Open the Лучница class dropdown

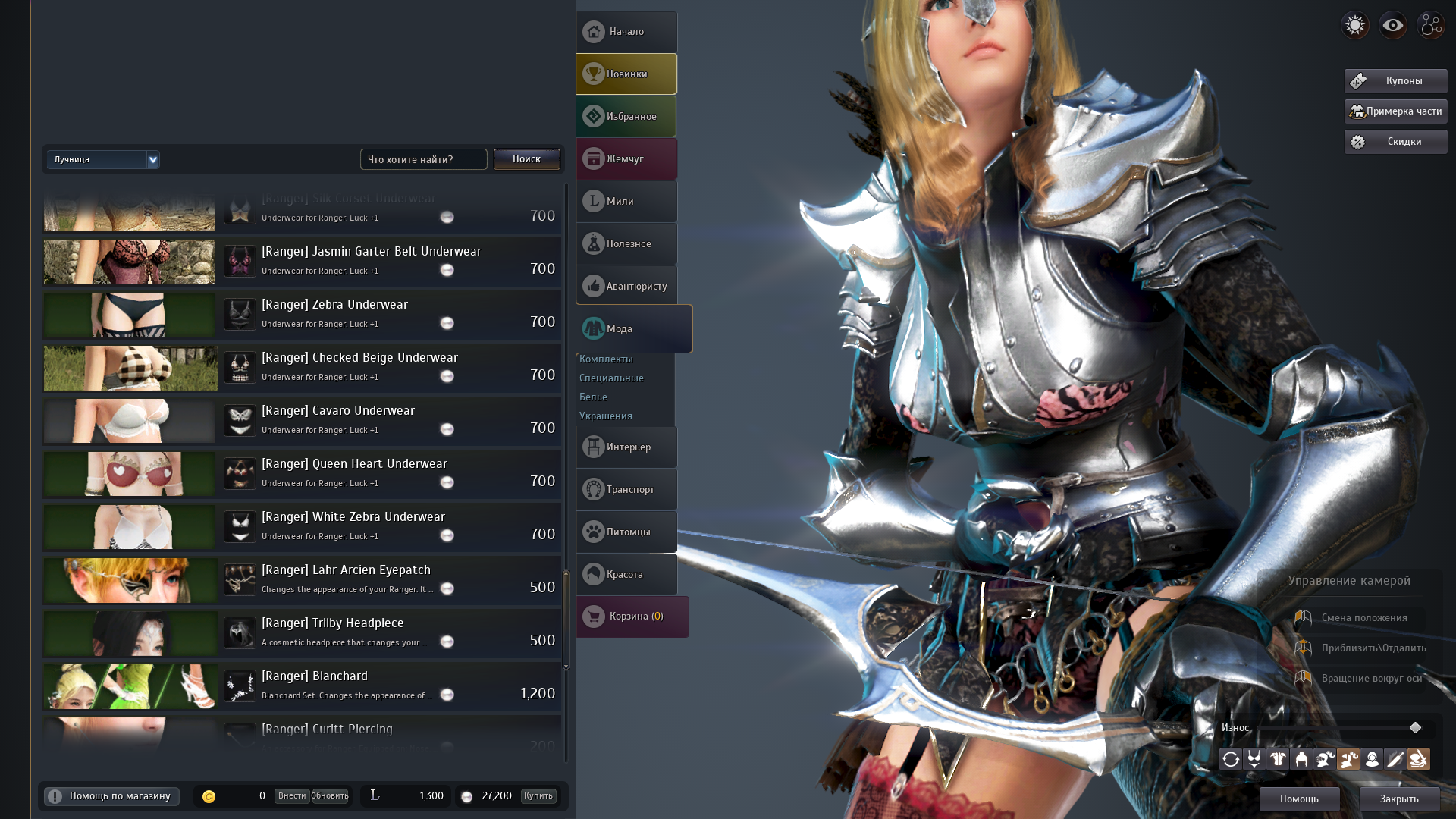click(x=103, y=159)
